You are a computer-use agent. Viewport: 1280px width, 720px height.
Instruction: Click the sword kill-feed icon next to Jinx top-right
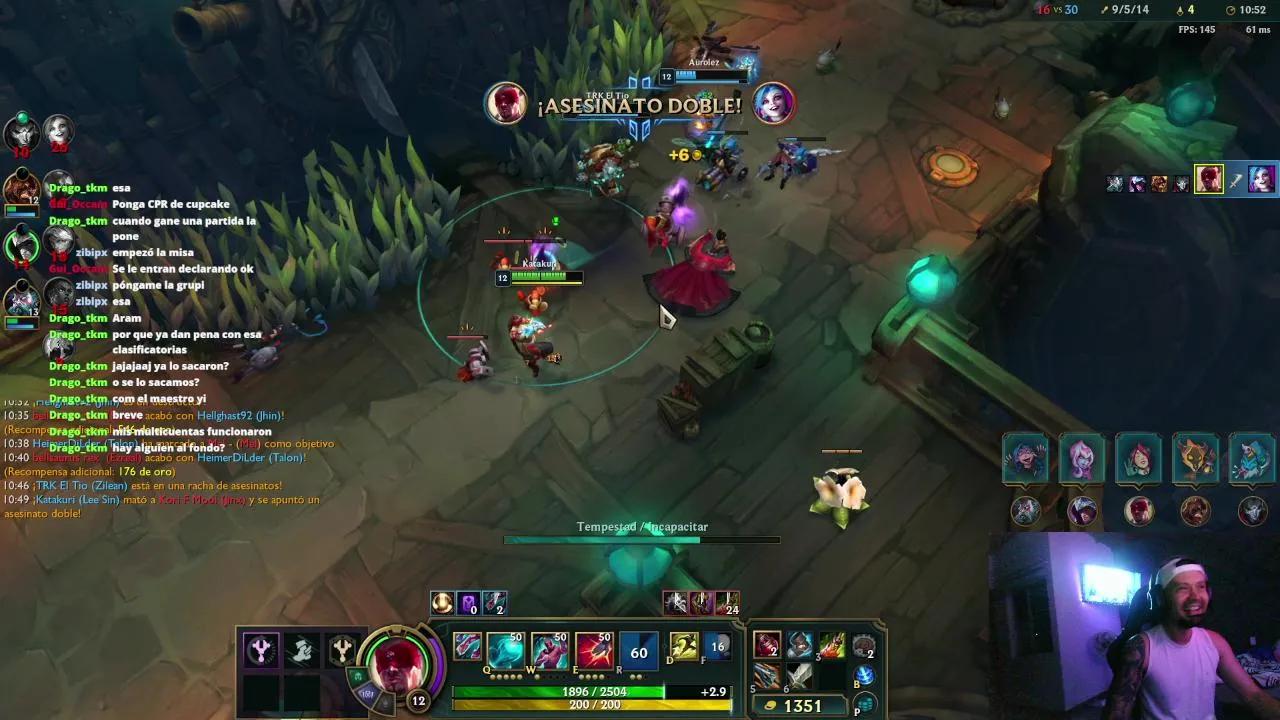1235,181
